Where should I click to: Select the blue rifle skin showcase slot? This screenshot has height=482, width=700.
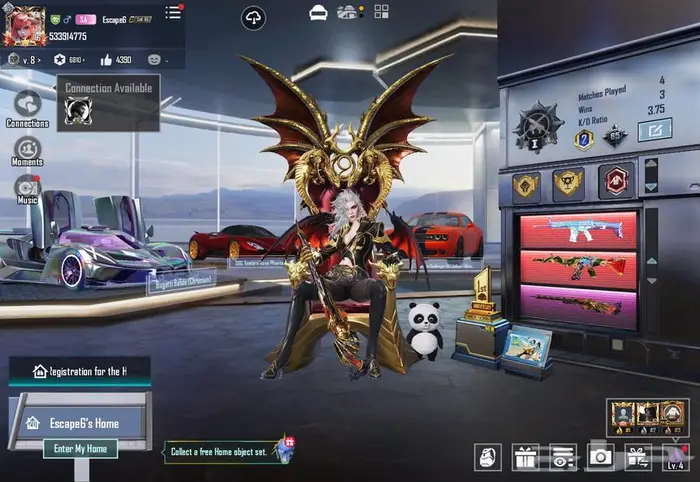578,229
